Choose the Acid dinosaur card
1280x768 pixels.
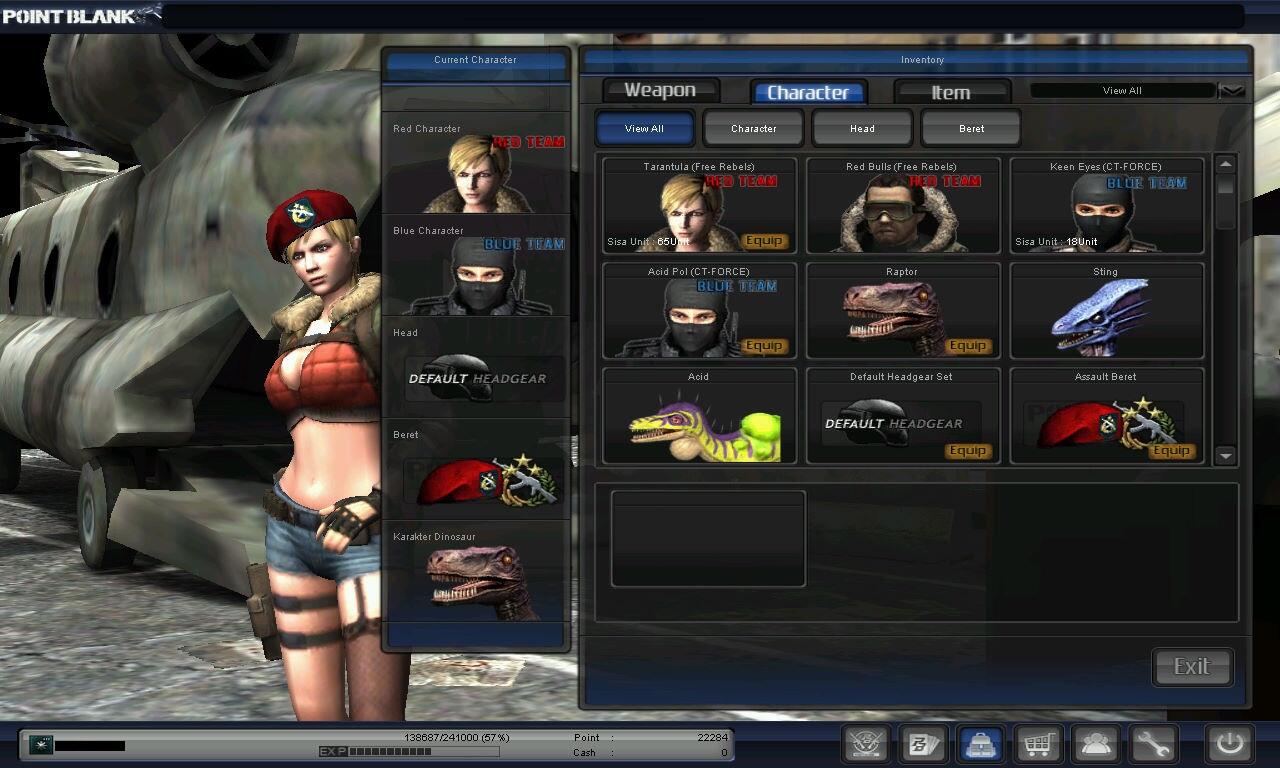(699, 416)
